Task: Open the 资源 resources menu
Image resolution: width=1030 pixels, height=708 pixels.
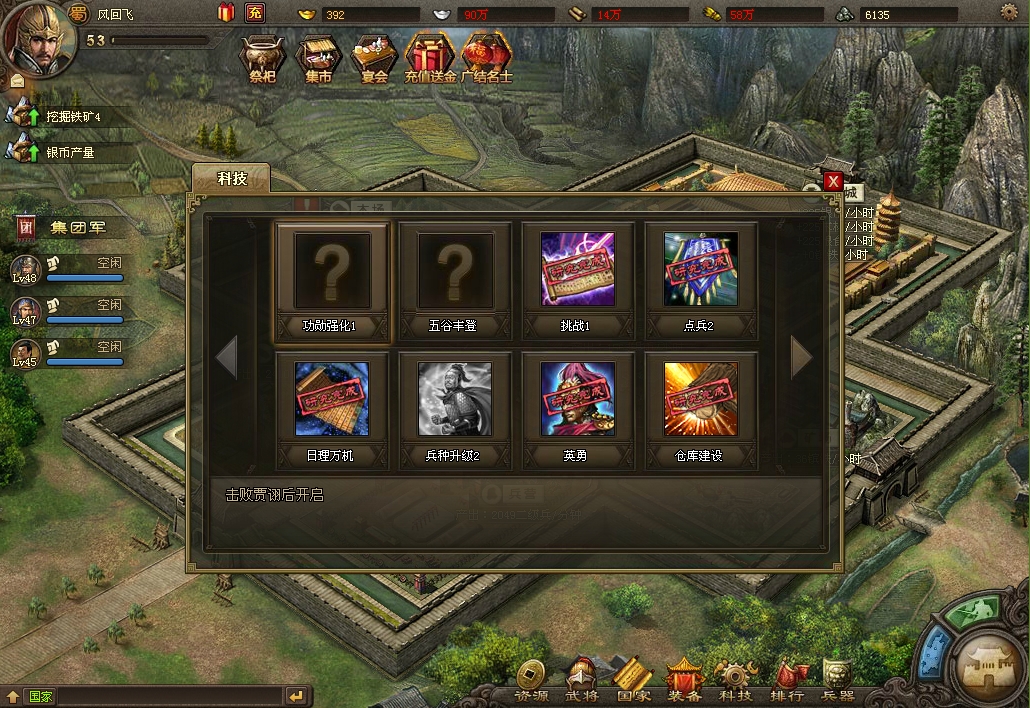Action: 530,681
